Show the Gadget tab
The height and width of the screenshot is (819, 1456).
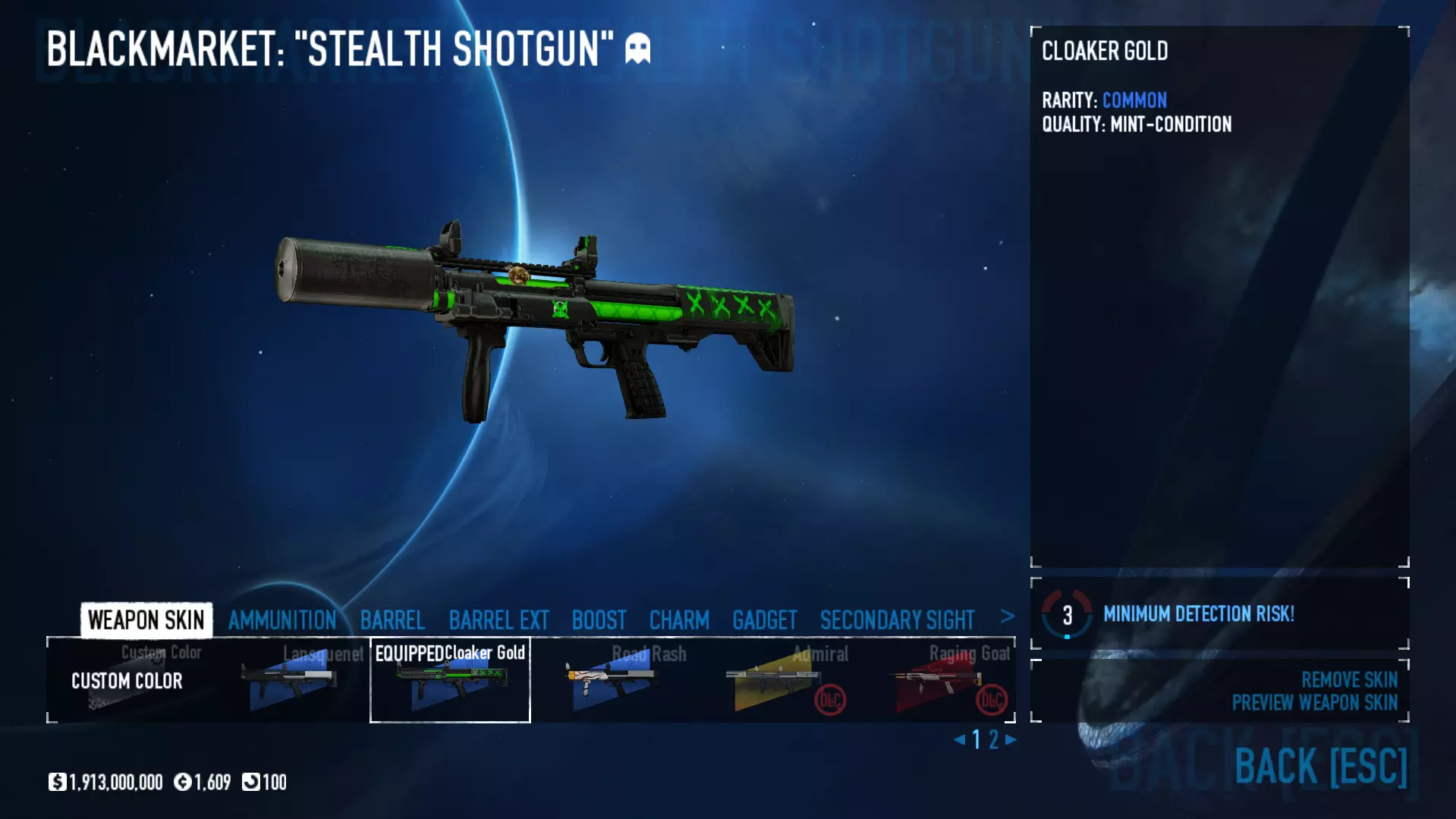[764, 620]
